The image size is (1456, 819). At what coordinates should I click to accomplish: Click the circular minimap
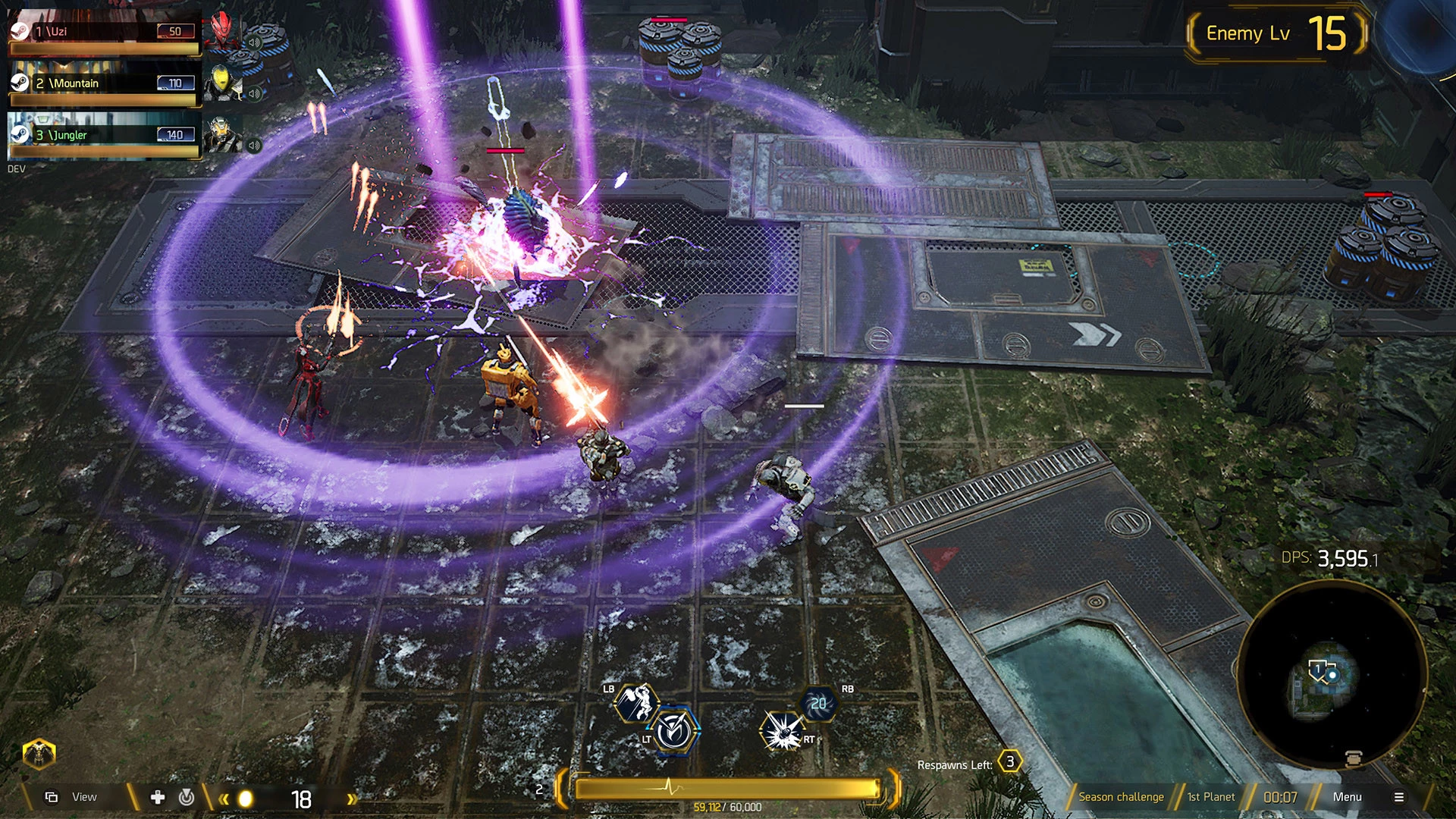[x=1332, y=673]
